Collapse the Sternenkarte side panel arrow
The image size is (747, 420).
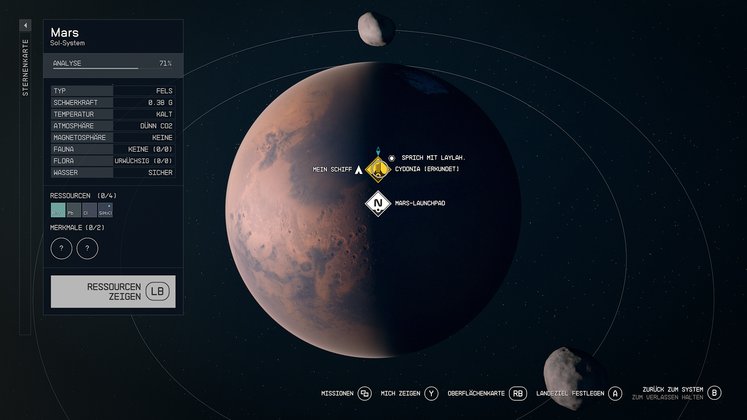25,25
